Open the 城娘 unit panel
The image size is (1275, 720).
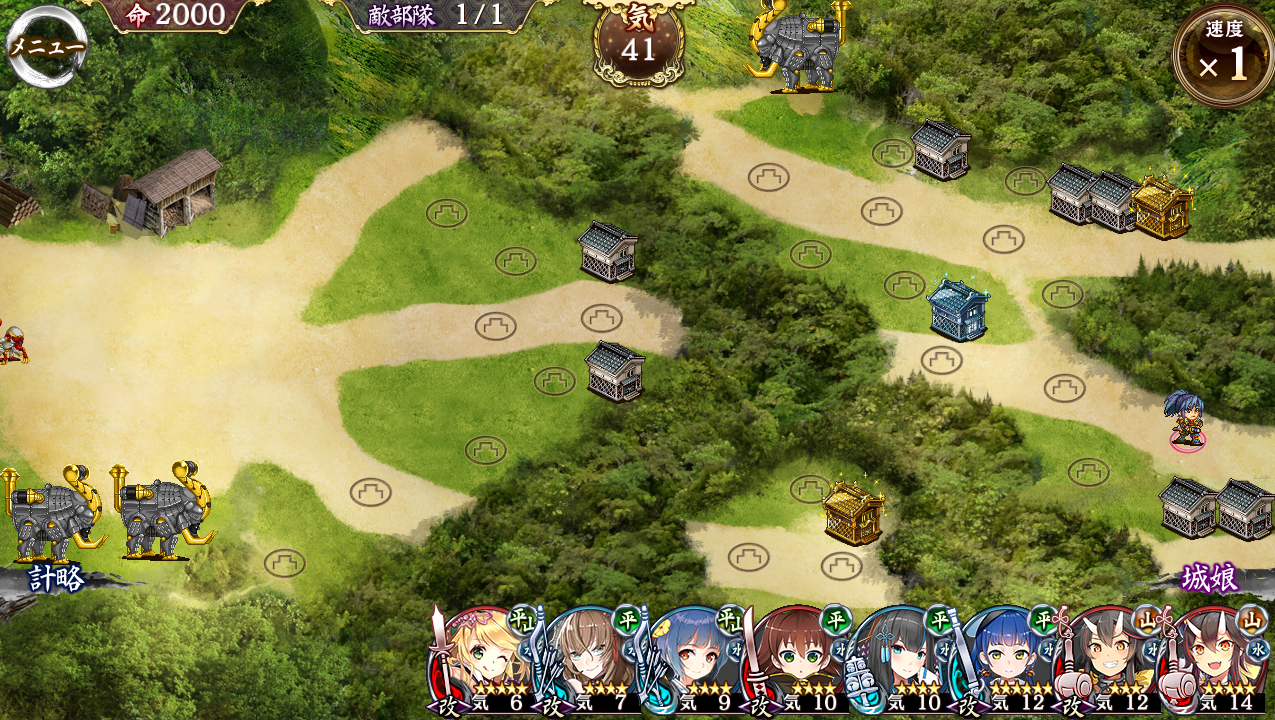pyautogui.click(x=1210, y=578)
